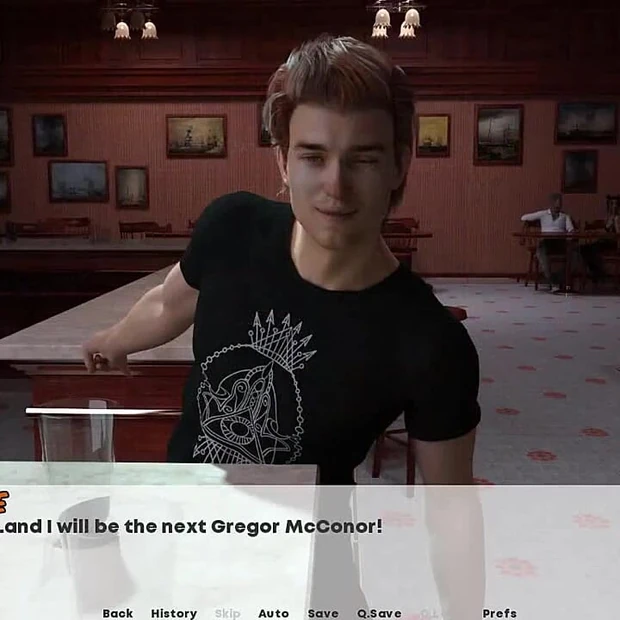Screen dimensions: 620x620
Task: Toggle the Skip option
Action: point(227,613)
